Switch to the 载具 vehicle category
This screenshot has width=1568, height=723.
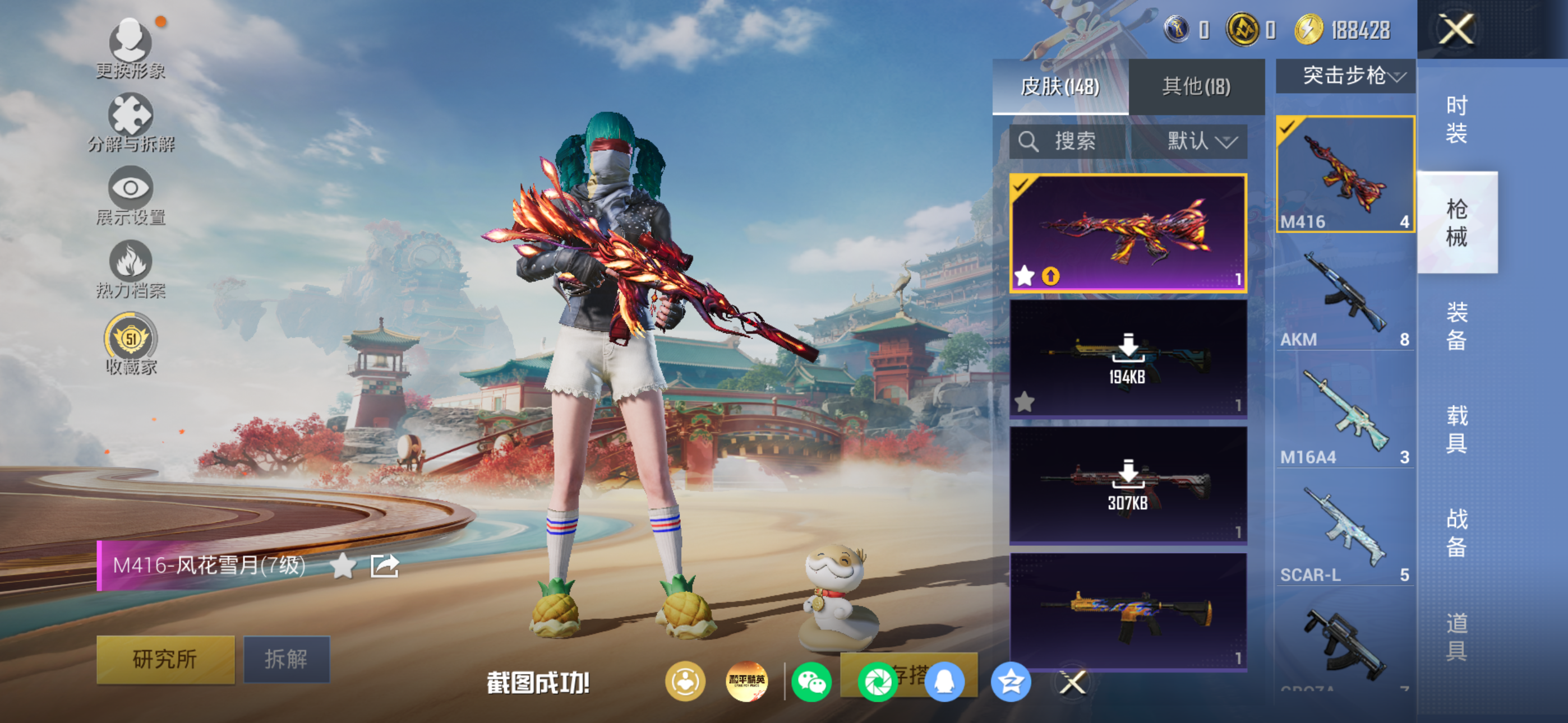(x=1456, y=429)
